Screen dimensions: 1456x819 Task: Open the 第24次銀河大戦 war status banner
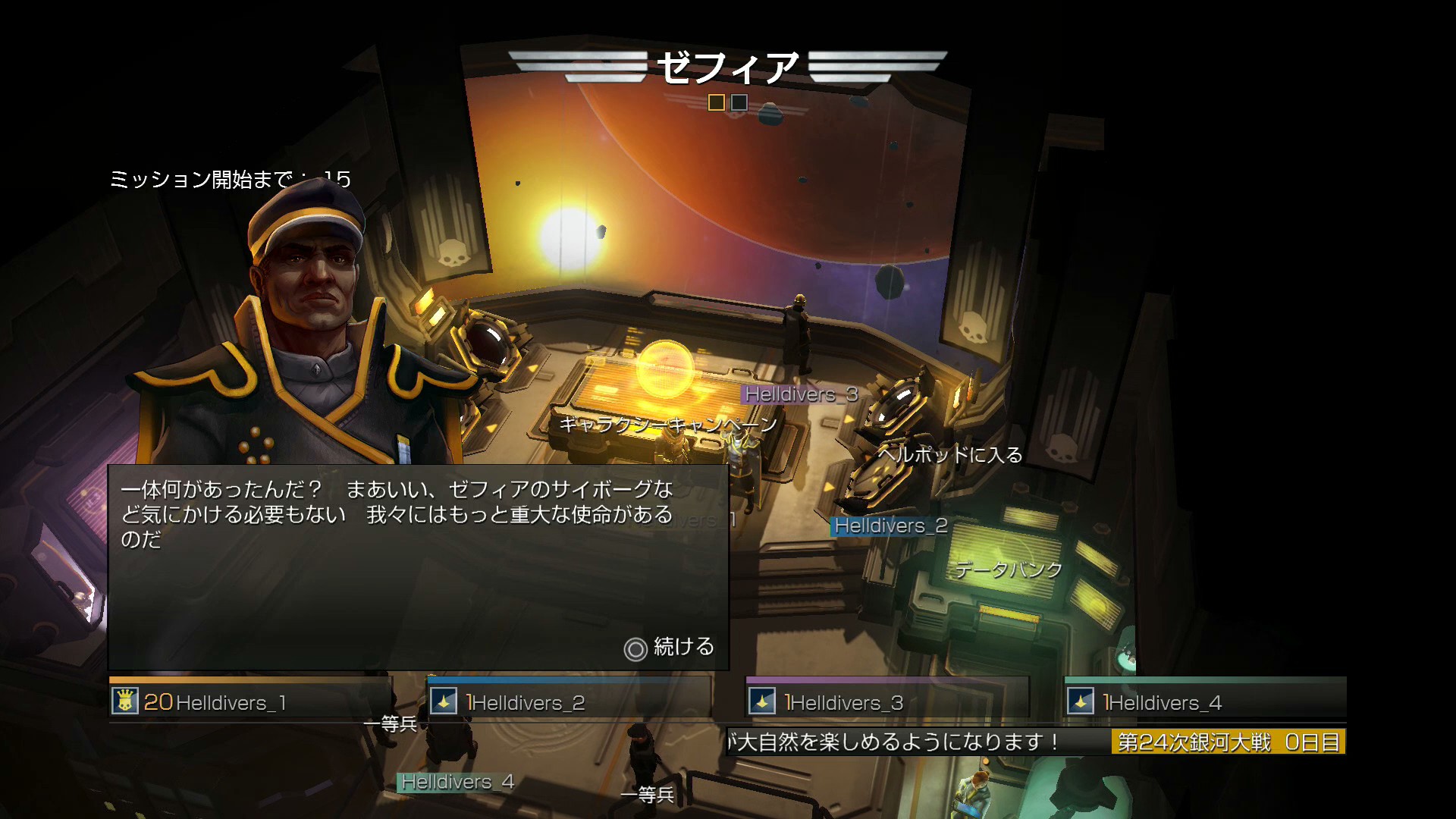[x=1228, y=742]
